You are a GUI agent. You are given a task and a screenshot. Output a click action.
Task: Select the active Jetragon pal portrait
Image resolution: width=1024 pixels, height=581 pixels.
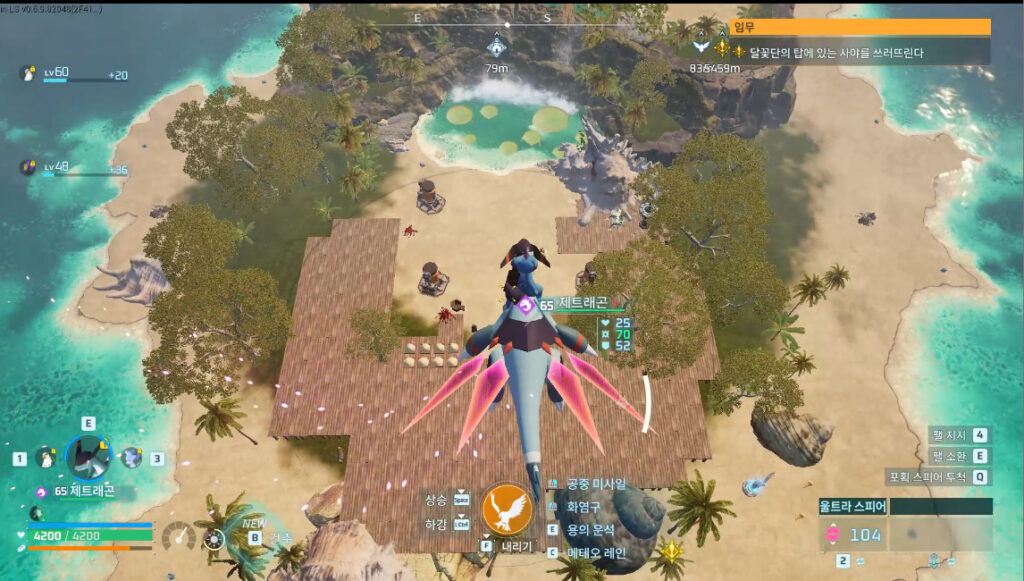88,456
